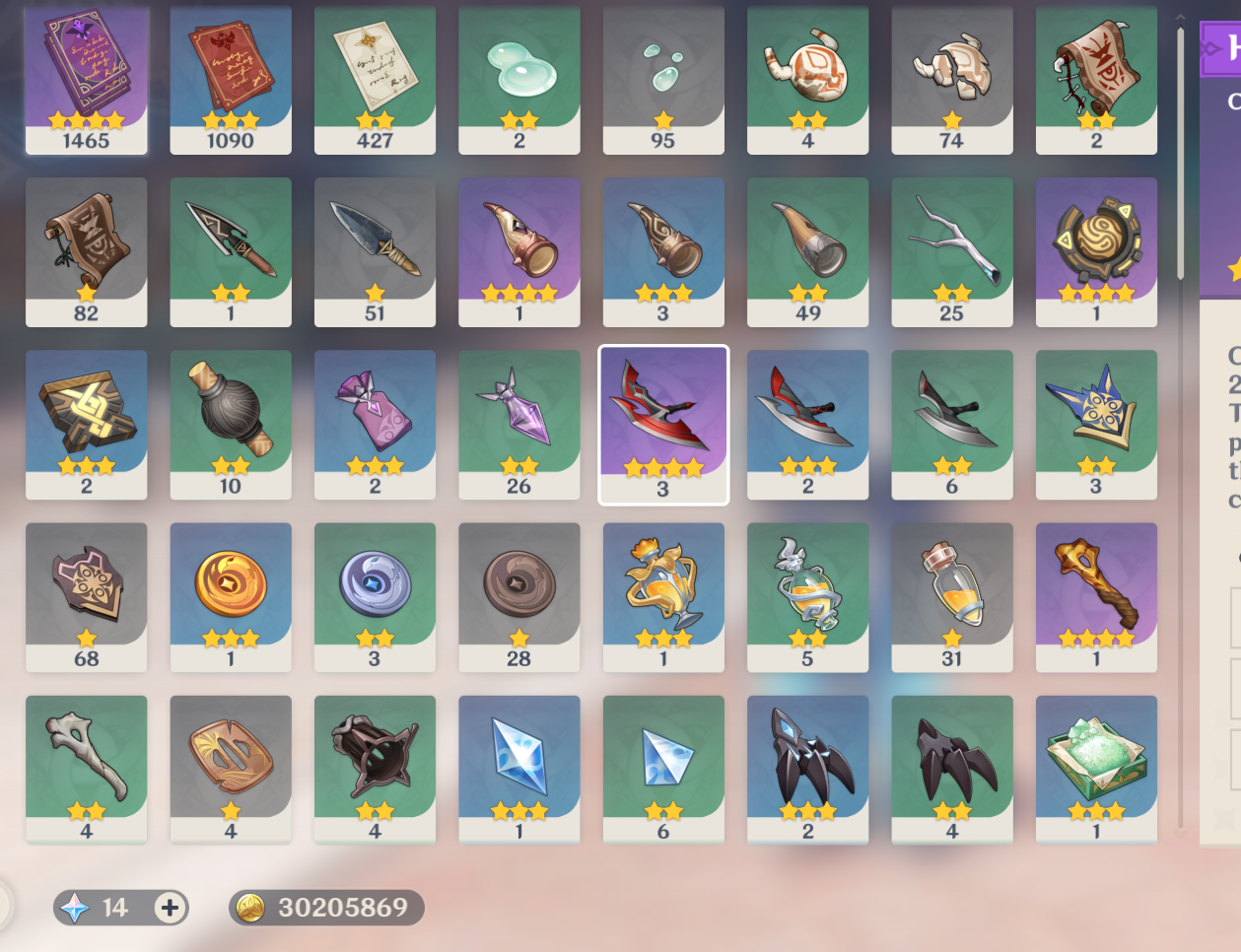
Task: Pick the torn red-marked scroll item
Action: (1096, 79)
